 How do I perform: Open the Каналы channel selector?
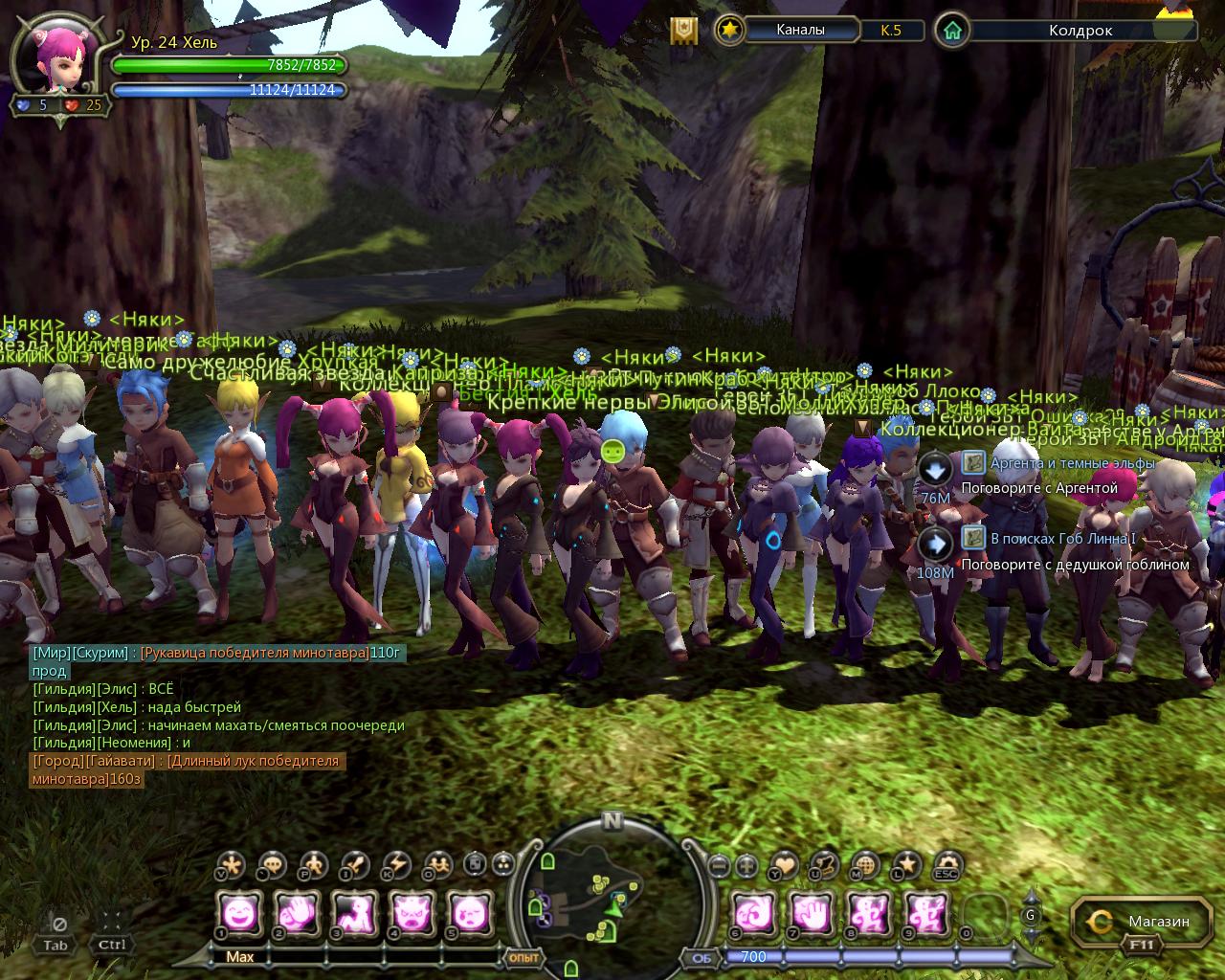tap(800, 30)
